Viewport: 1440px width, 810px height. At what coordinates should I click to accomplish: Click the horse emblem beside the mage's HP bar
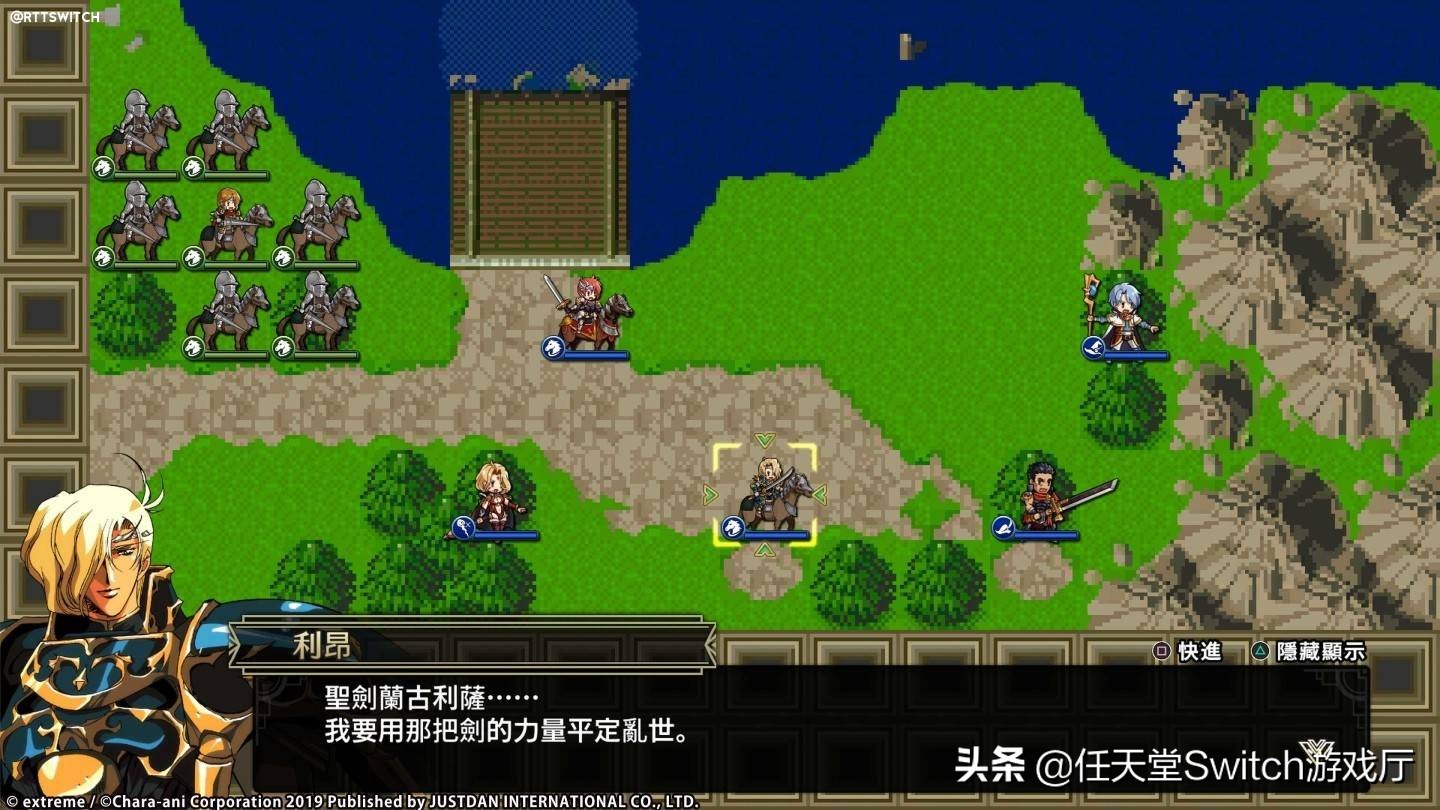1092,350
